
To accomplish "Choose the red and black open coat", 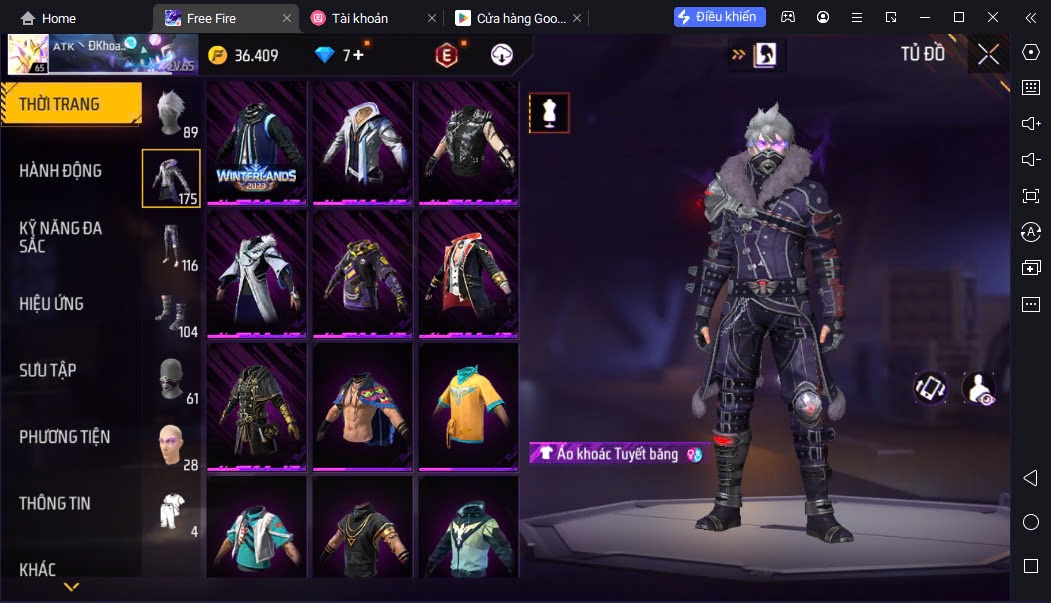I will (468, 272).
